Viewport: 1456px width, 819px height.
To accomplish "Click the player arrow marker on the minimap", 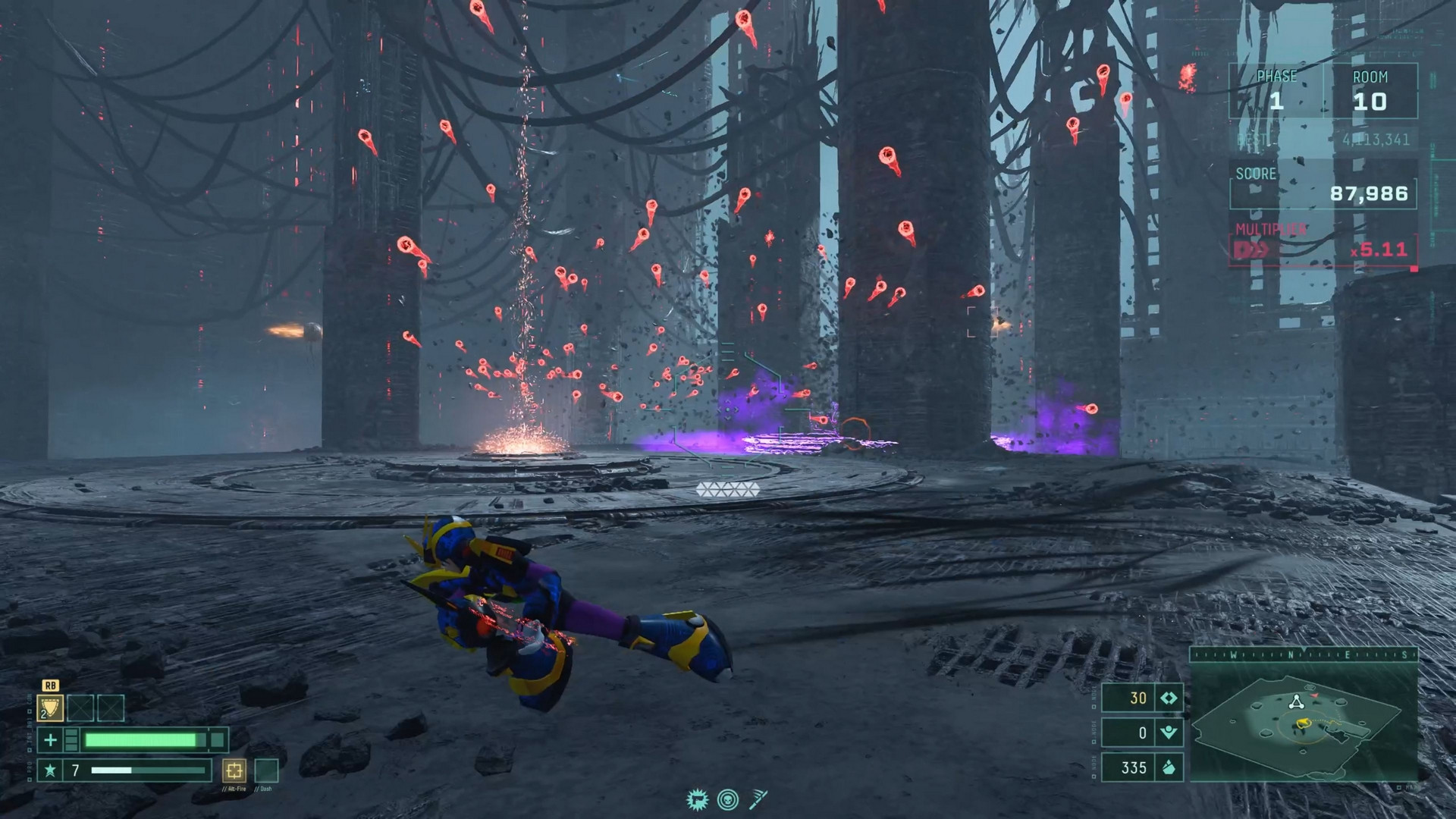I will click(x=1304, y=722).
